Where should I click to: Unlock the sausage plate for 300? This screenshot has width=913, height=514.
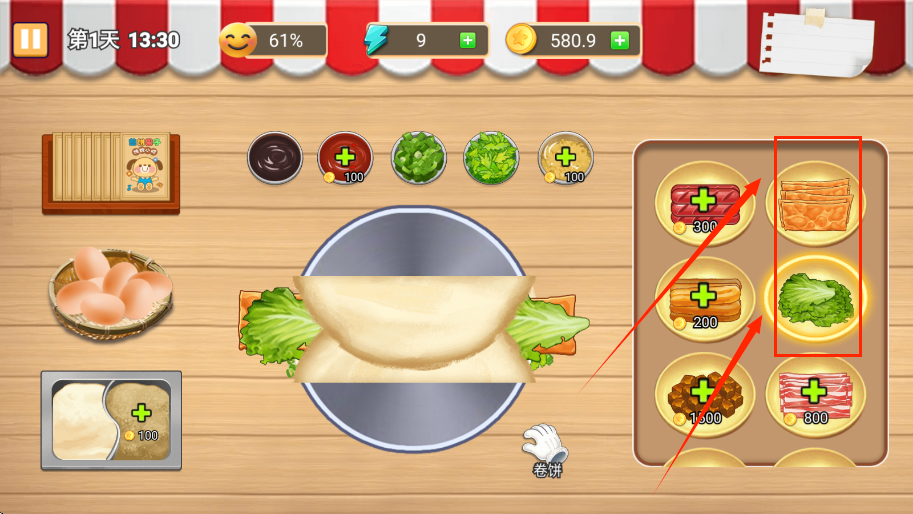point(704,200)
